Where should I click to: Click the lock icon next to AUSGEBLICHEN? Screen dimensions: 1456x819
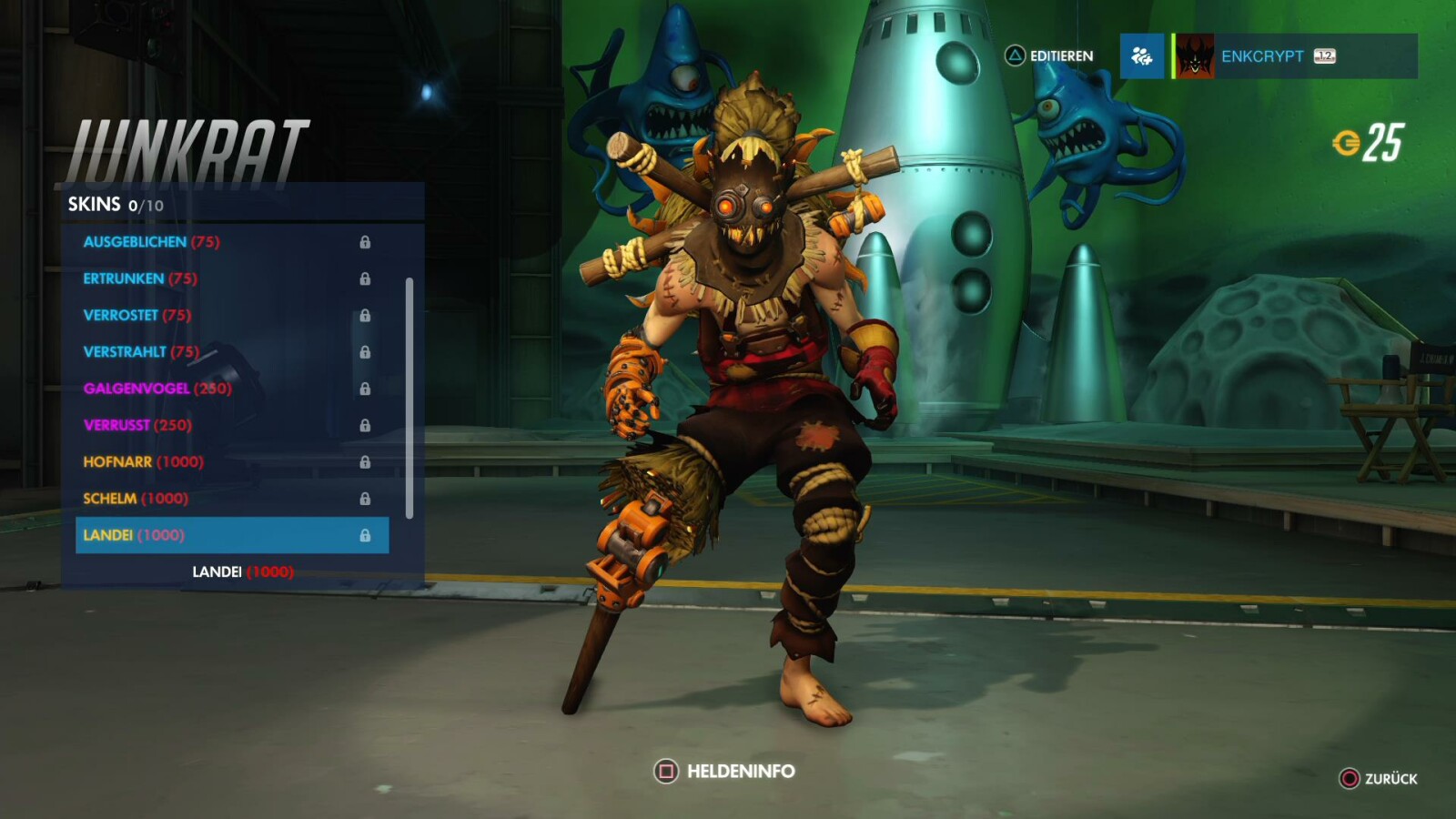coord(368,242)
